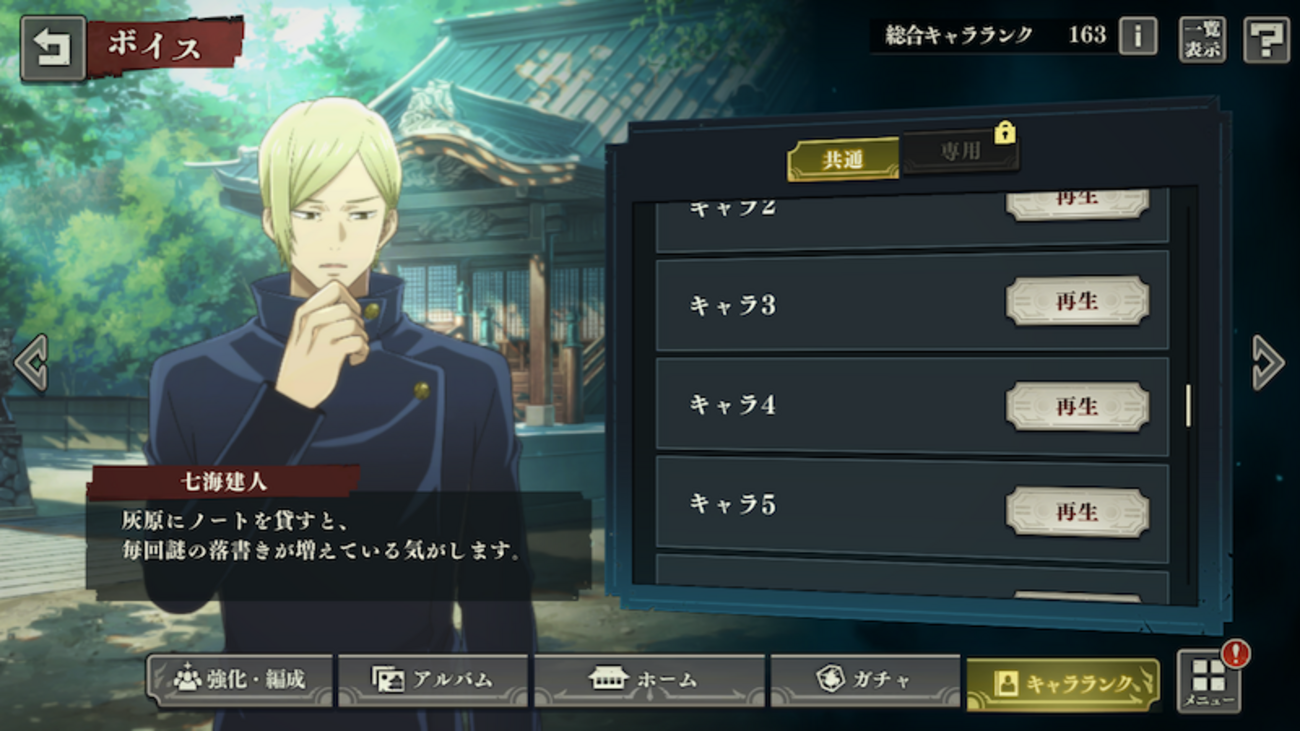Show the previous character with left arrow
Viewport: 1300px width, 731px height.
coord(31,362)
